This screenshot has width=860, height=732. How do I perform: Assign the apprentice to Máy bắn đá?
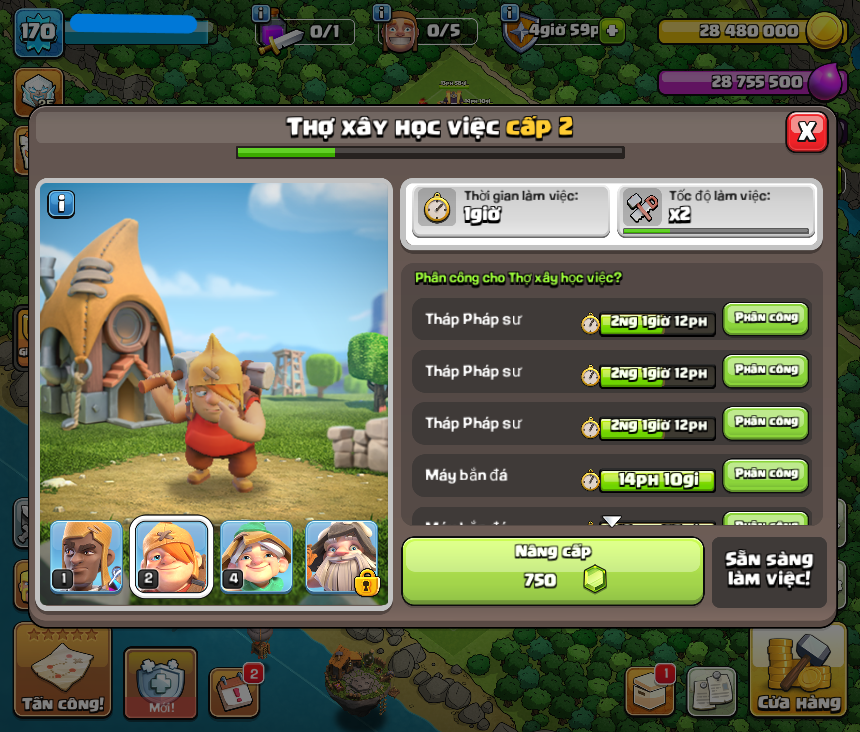[x=765, y=475]
